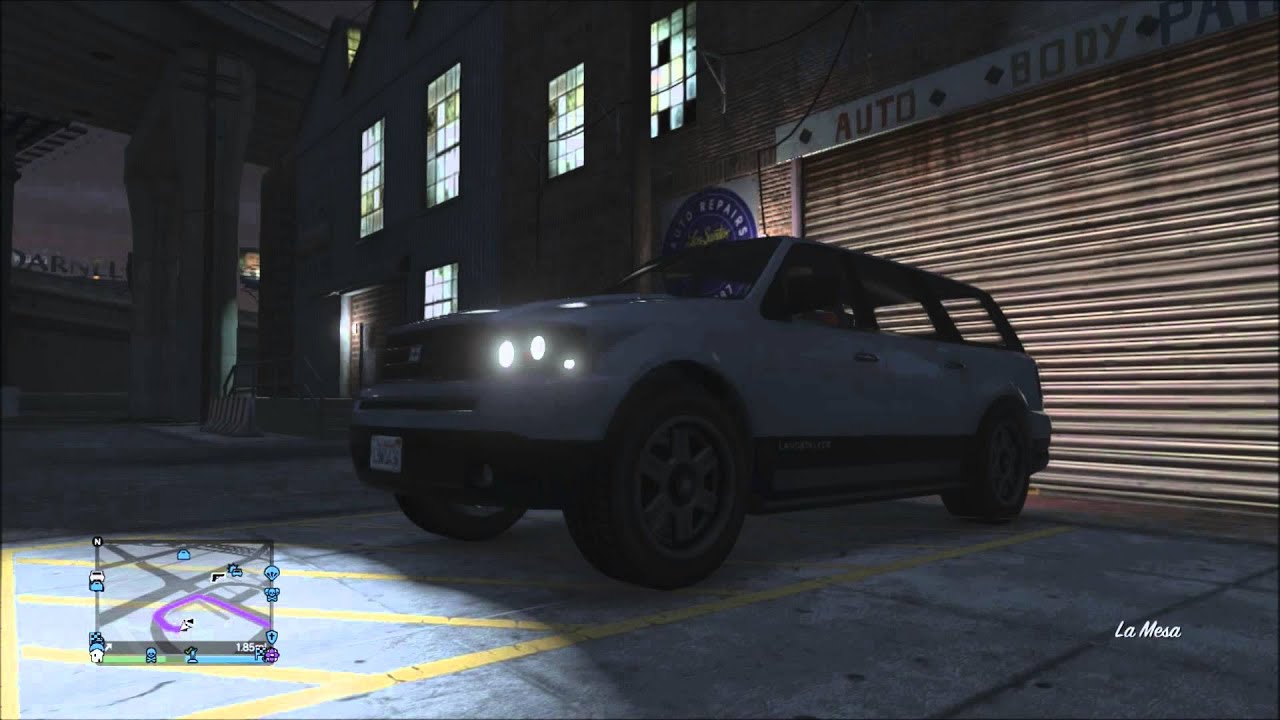Click the purple race corona blip

coord(271,656)
